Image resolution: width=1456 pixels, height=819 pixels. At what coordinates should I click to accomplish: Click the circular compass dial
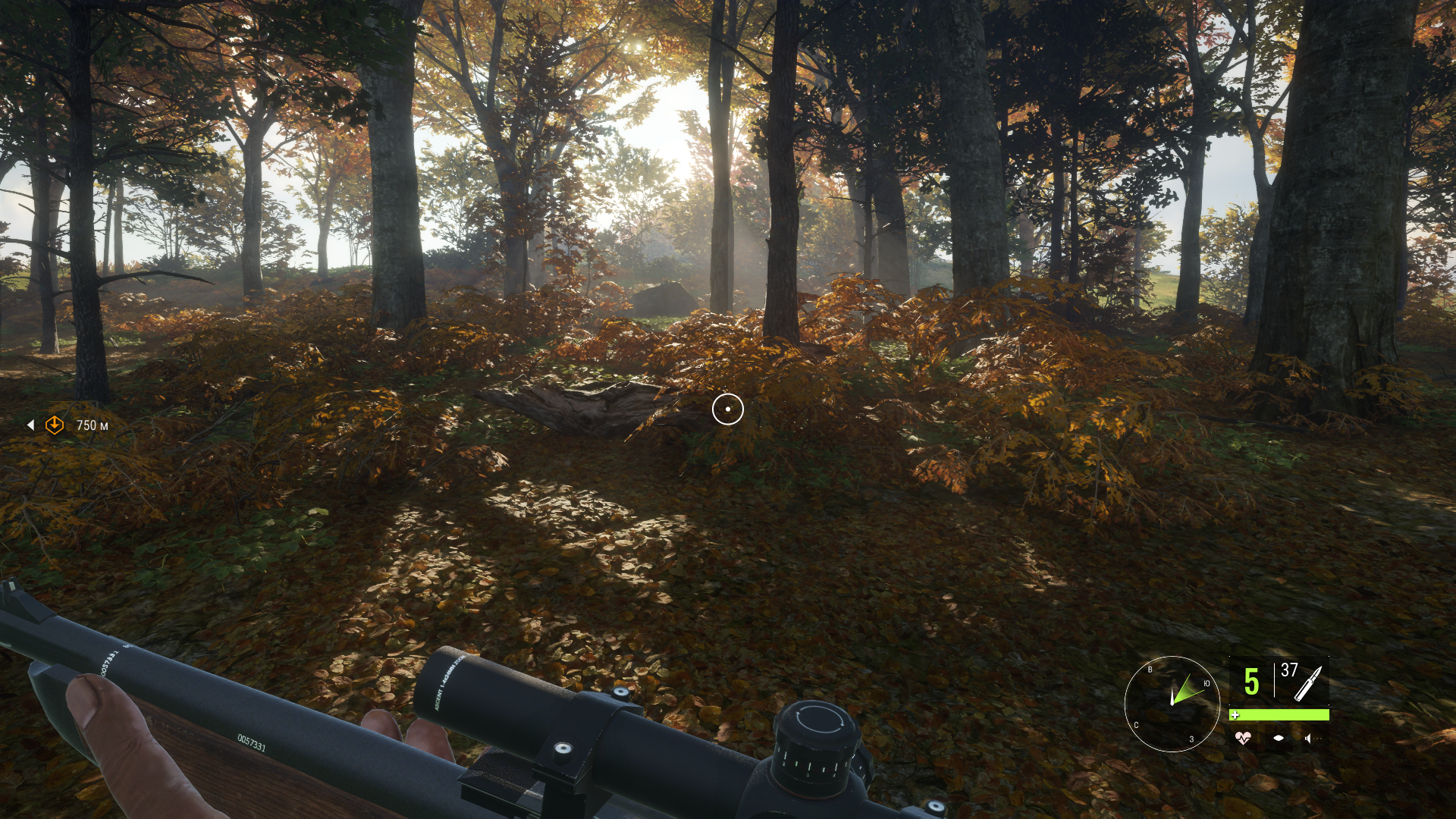pos(1172,704)
